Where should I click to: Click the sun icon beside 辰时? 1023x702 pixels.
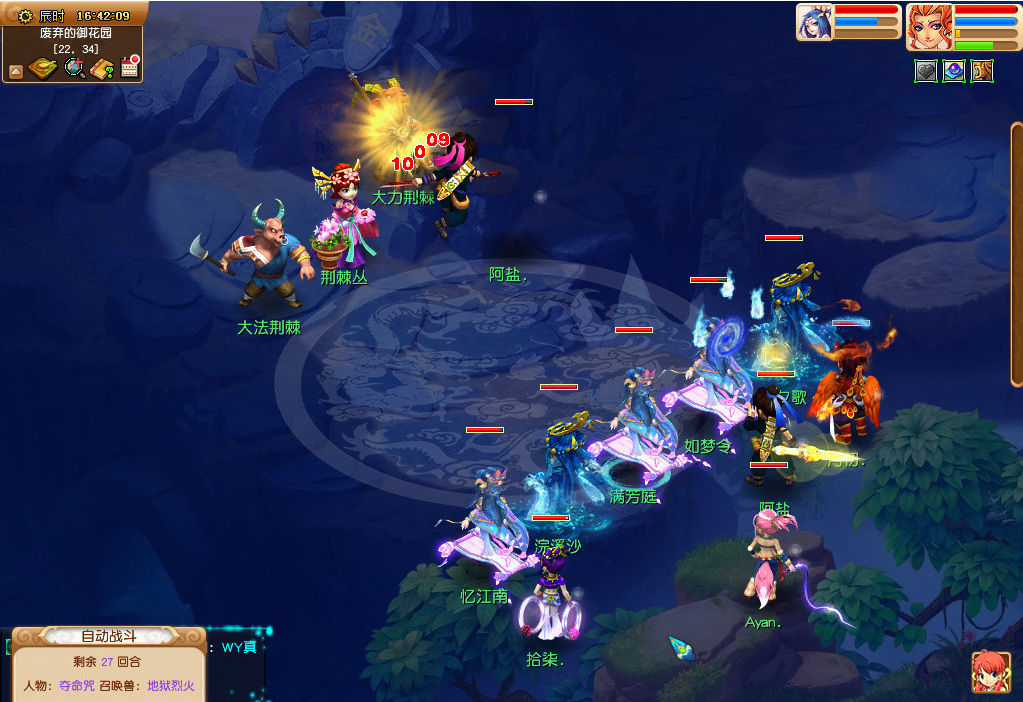click(x=25, y=16)
